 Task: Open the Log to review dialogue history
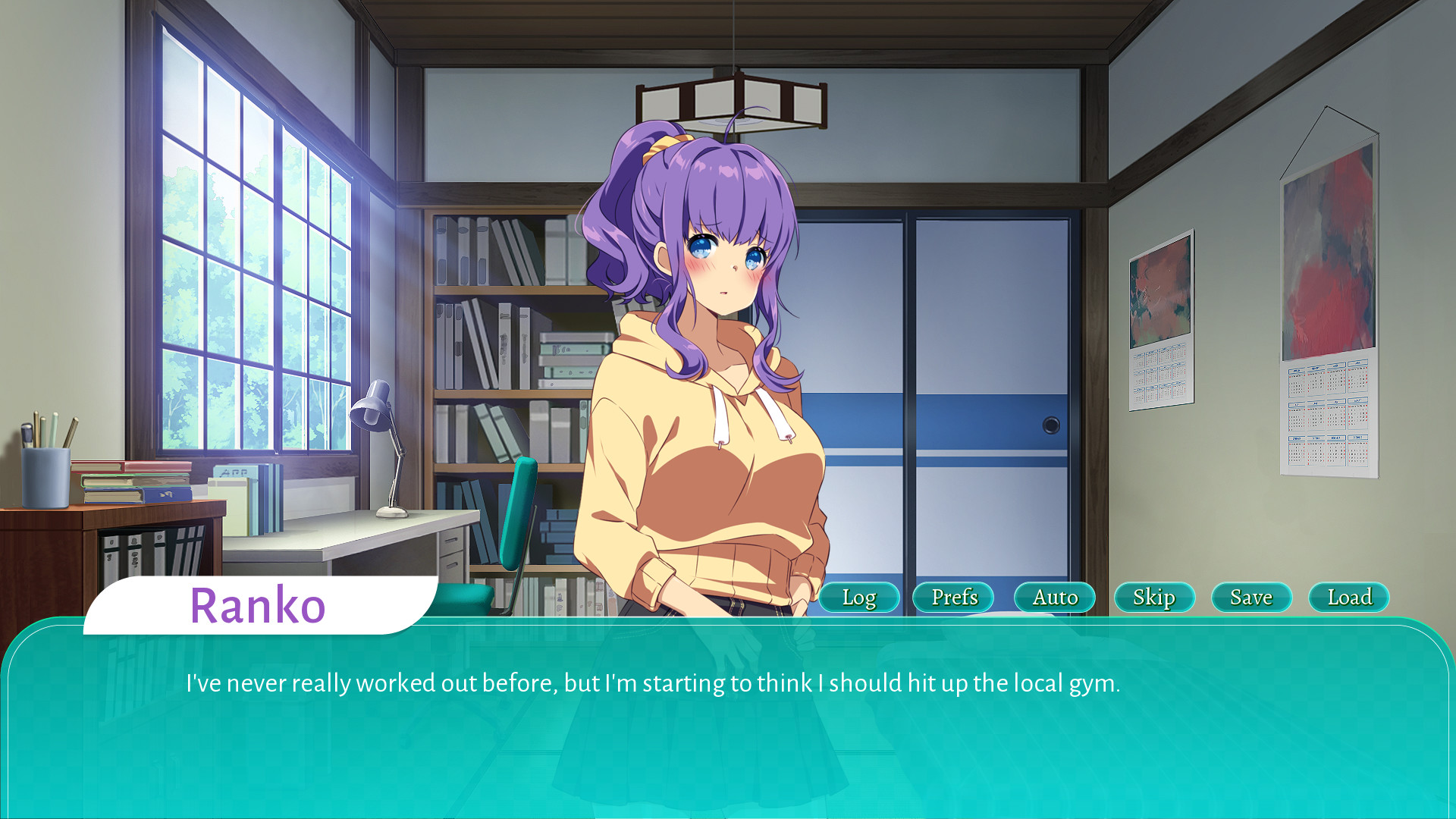(858, 598)
